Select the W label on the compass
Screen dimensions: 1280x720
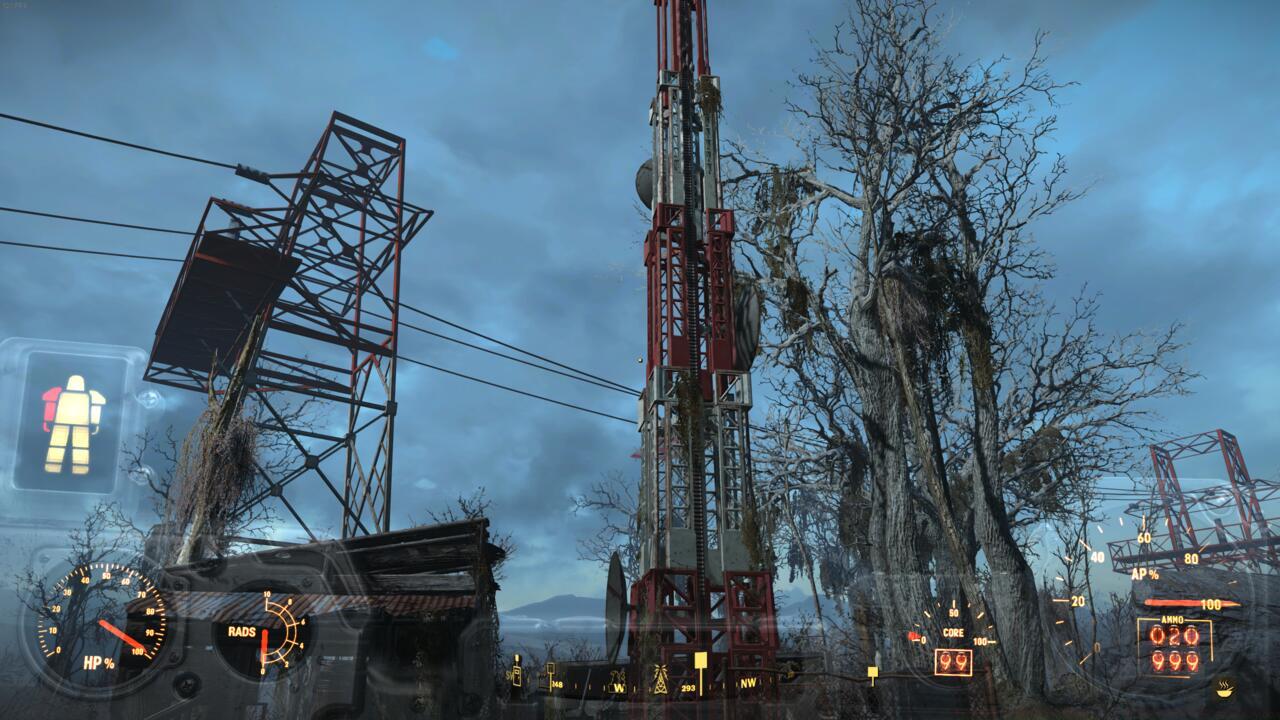tap(620, 688)
